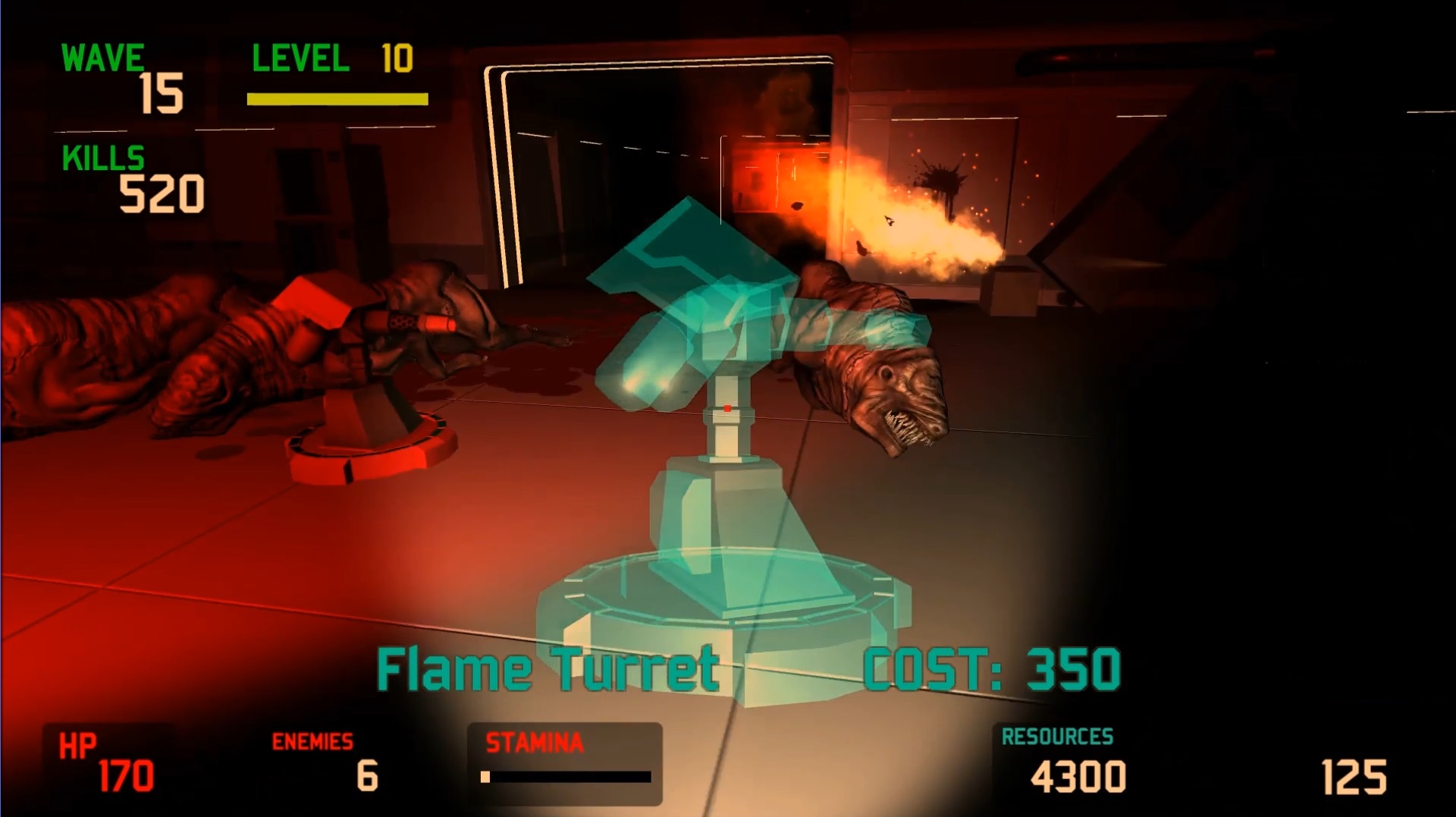The width and height of the screenshot is (1456, 817).
Task: Click the RESOURCES display showing 4300
Action: [1079, 776]
